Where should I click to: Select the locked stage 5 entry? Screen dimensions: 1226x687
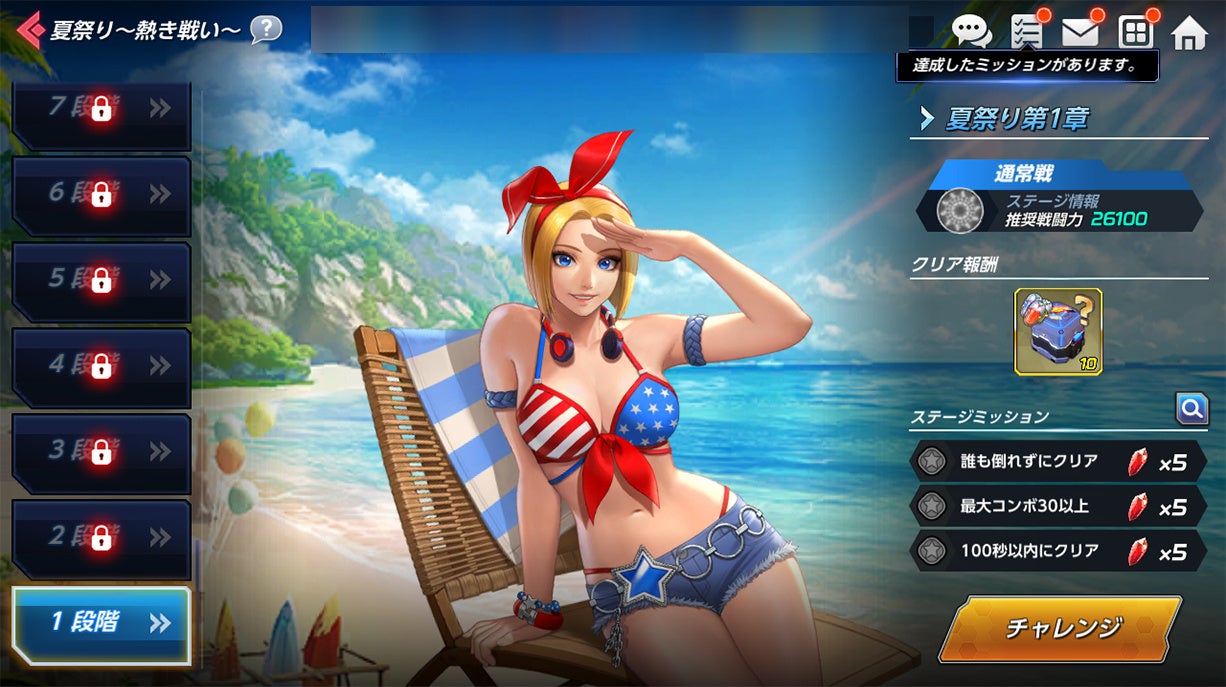pos(101,280)
